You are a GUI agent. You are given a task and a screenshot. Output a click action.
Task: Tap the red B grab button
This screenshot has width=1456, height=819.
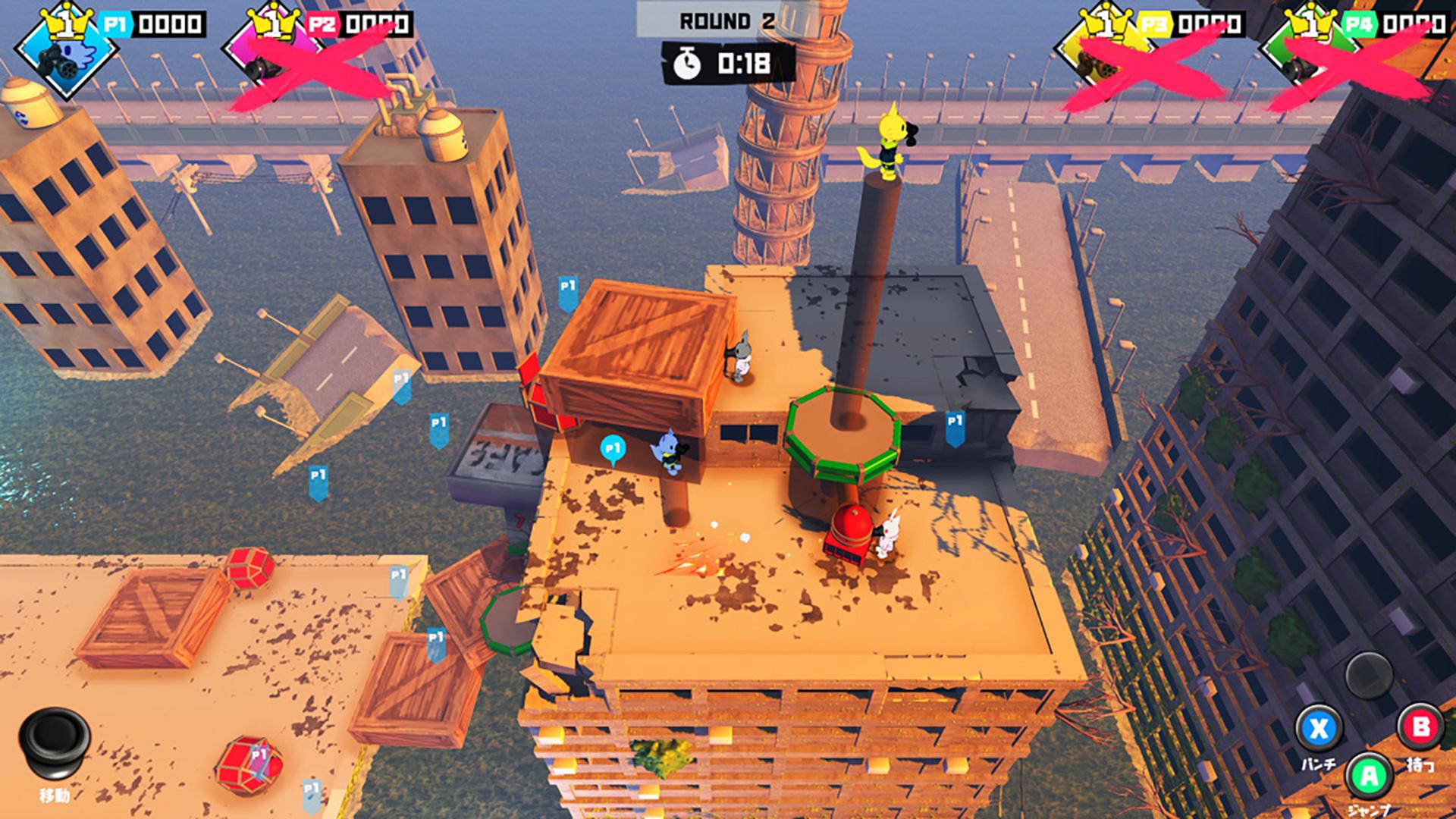coord(1420,728)
